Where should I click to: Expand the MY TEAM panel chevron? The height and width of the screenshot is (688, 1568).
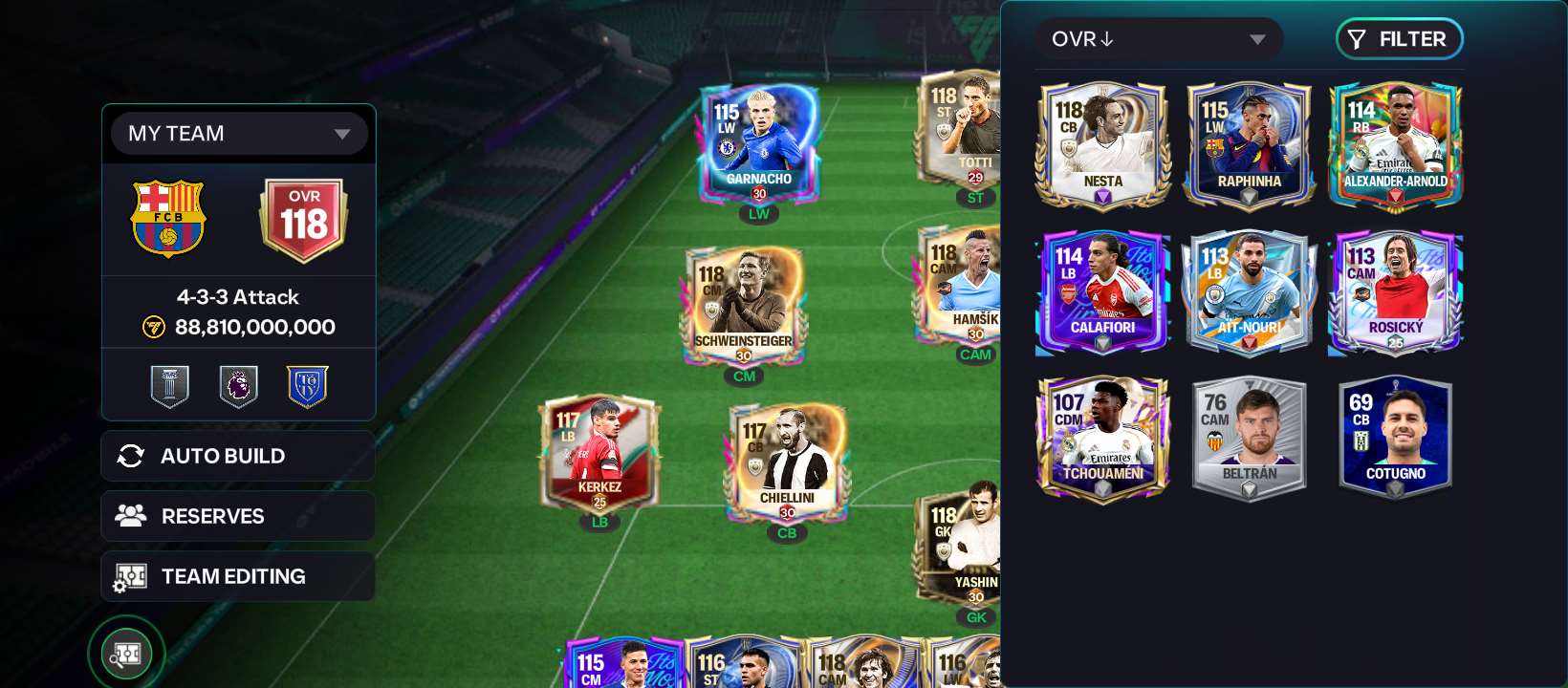[343, 135]
